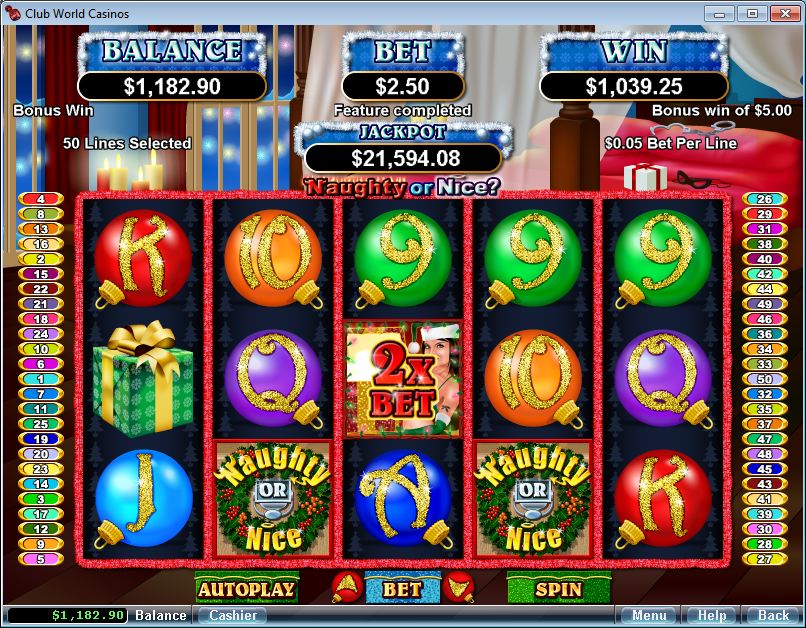This screenshot has height=628, width=806.
Task: Open the Menu in the bottom bar
Action: tap(648, 615)
